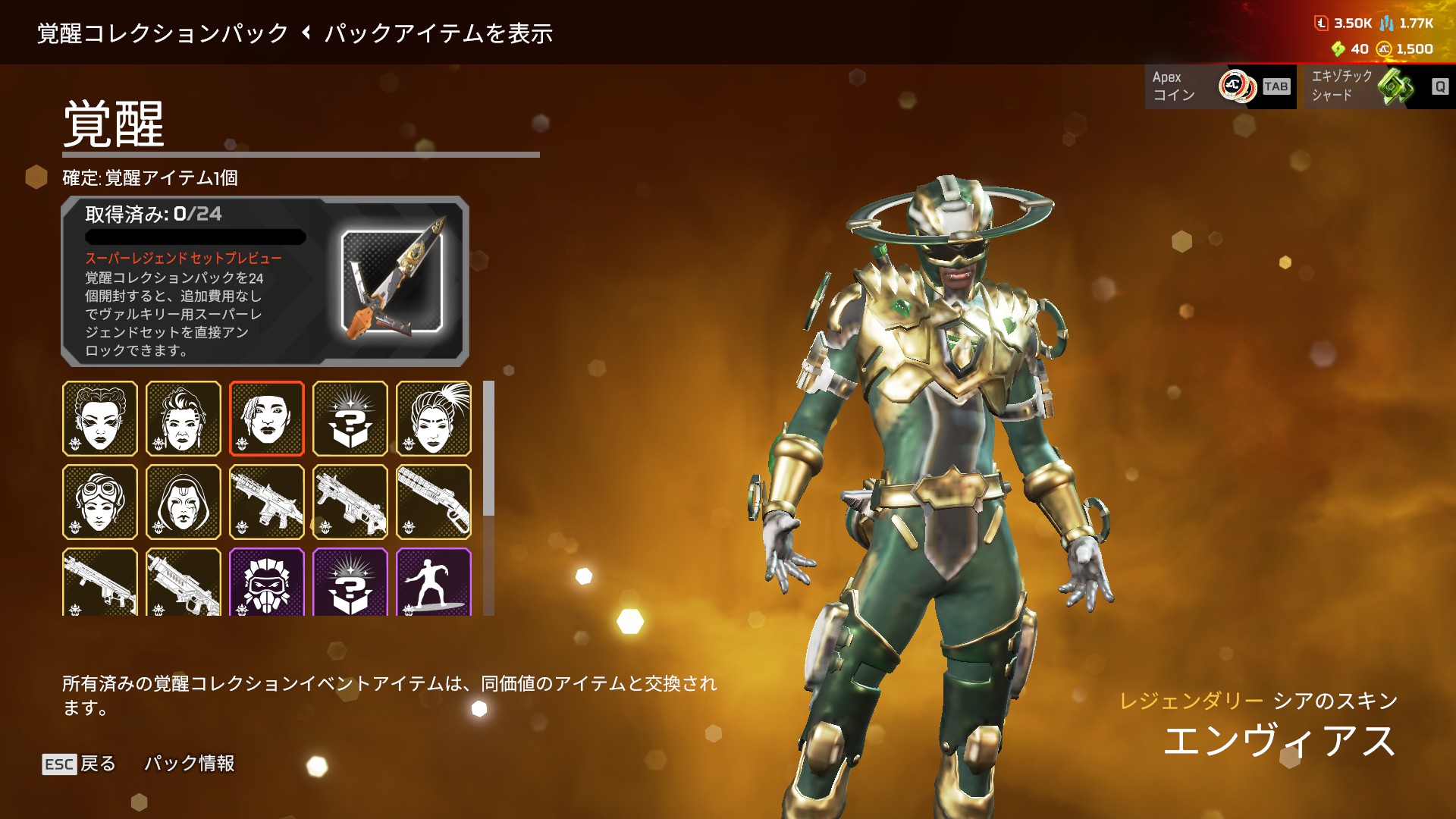Viewport: 1456px width, 819px height.
Task: Open the Apex コイン purchase button
Action: (1219, 86)
